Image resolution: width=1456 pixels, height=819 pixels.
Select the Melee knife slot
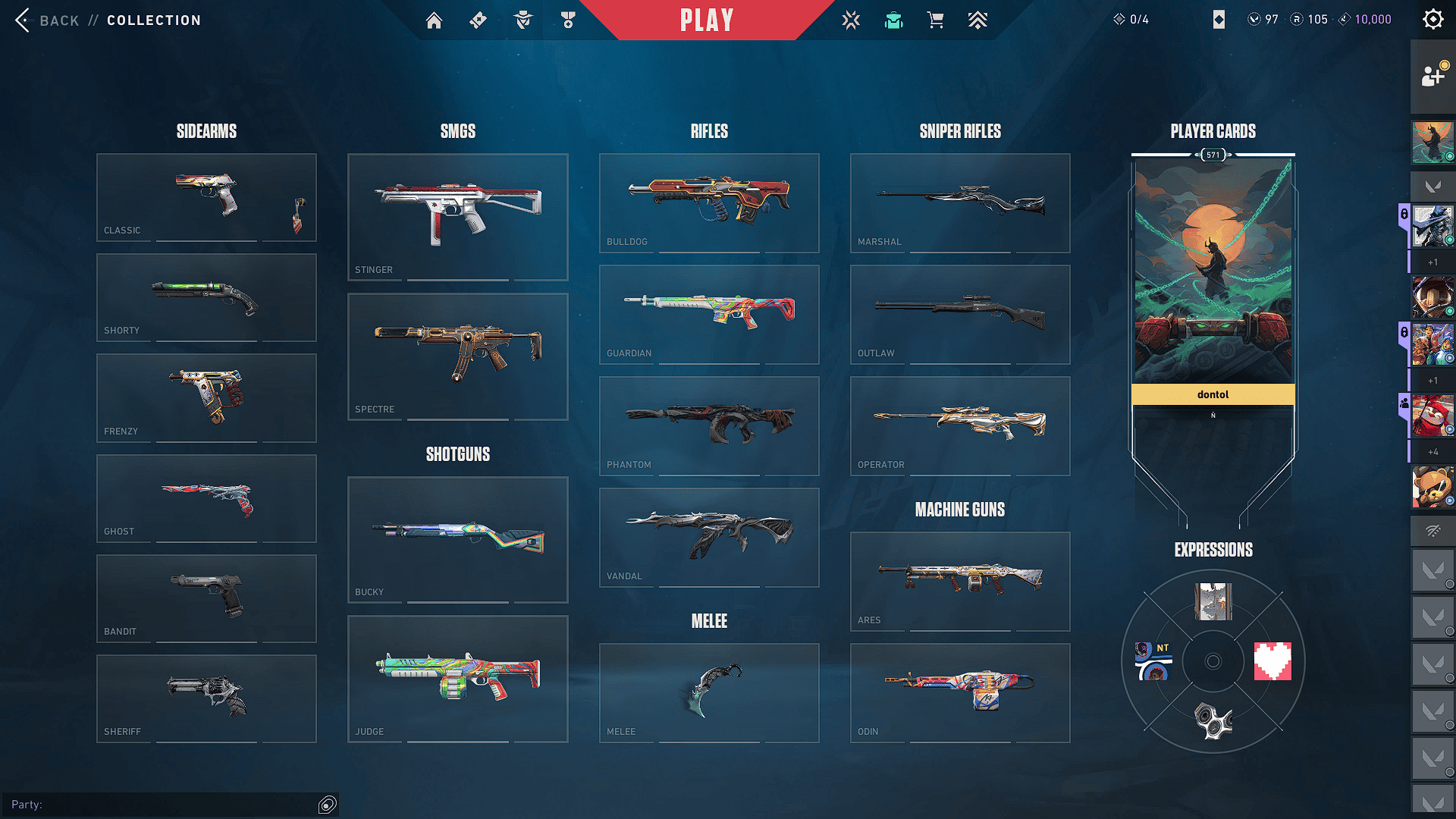pos(709,692)
